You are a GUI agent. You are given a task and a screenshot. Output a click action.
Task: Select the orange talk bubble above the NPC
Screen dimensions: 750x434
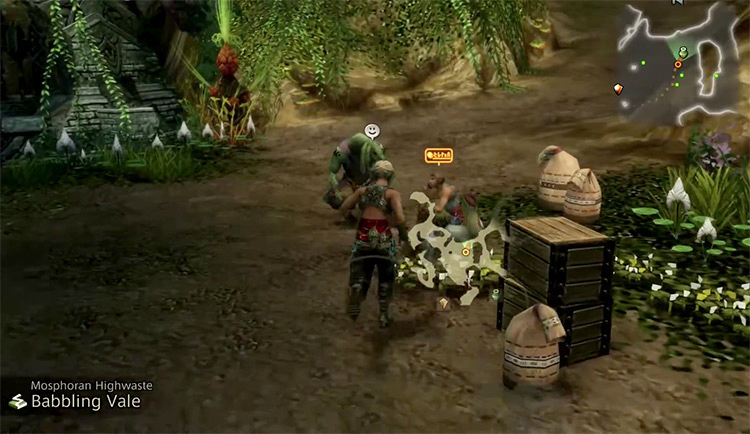click(438, 155)
